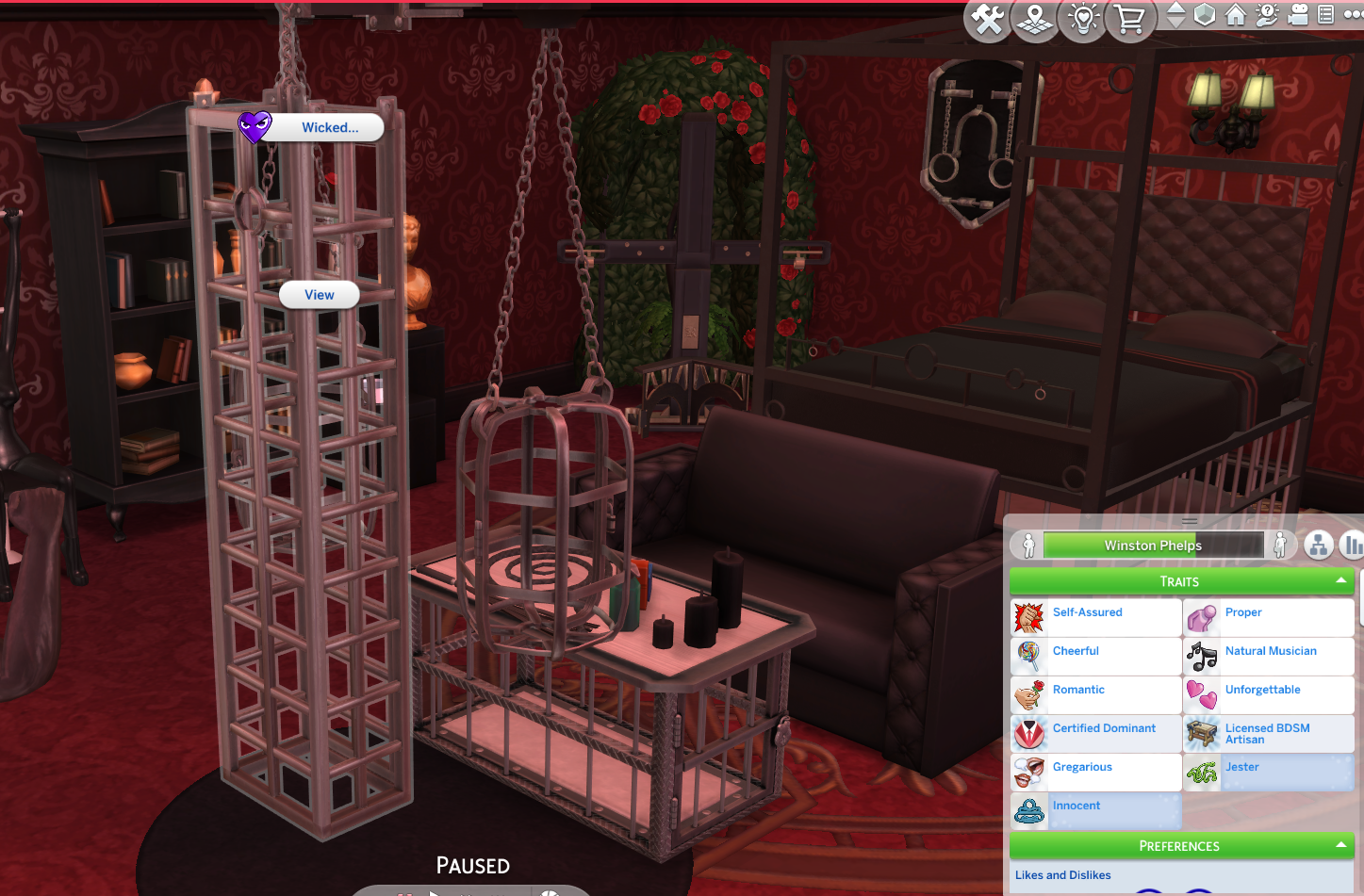
Task: Click the briefcase Sim figure near the name bar
Action: [x=1280, y=545]
